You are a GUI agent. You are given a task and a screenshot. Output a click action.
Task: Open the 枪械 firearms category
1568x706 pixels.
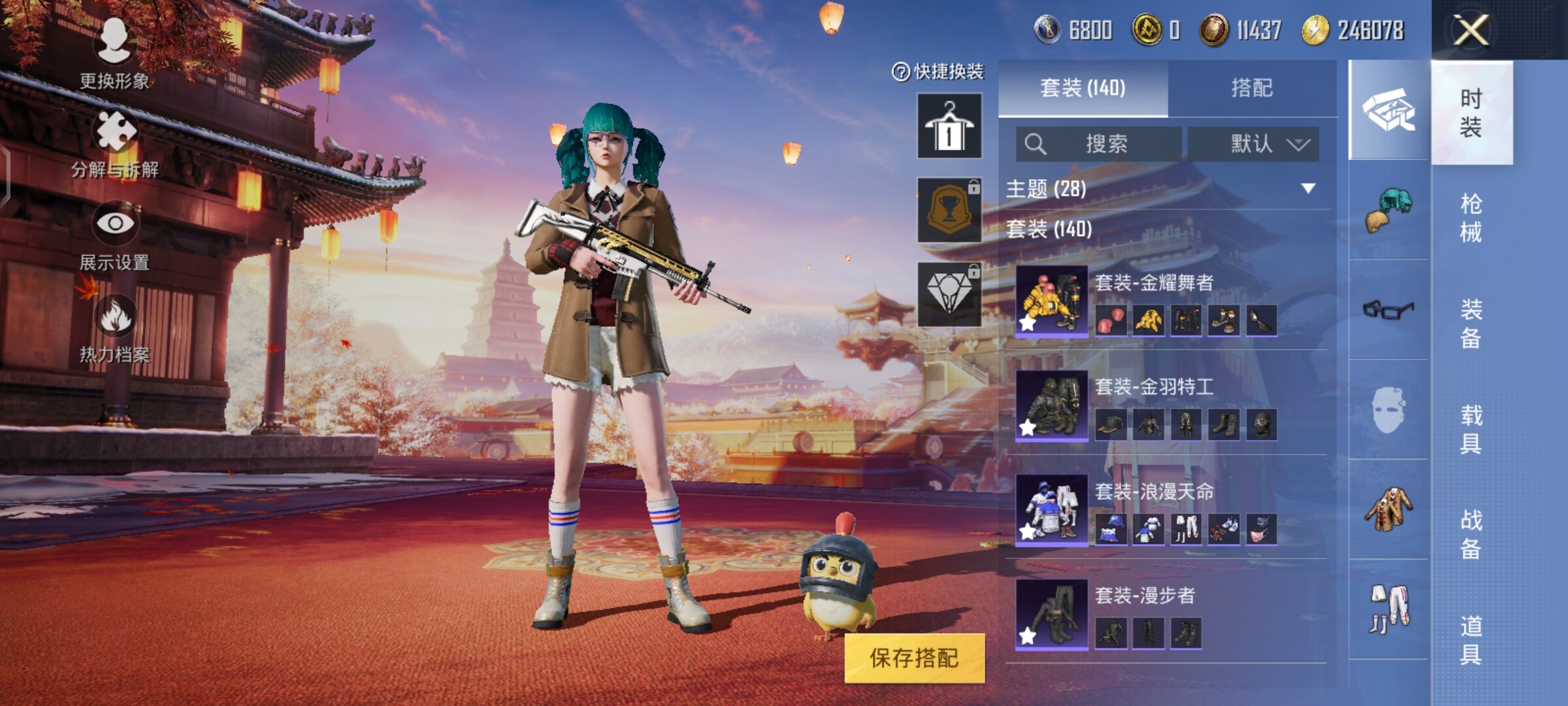pos(1471,218)
